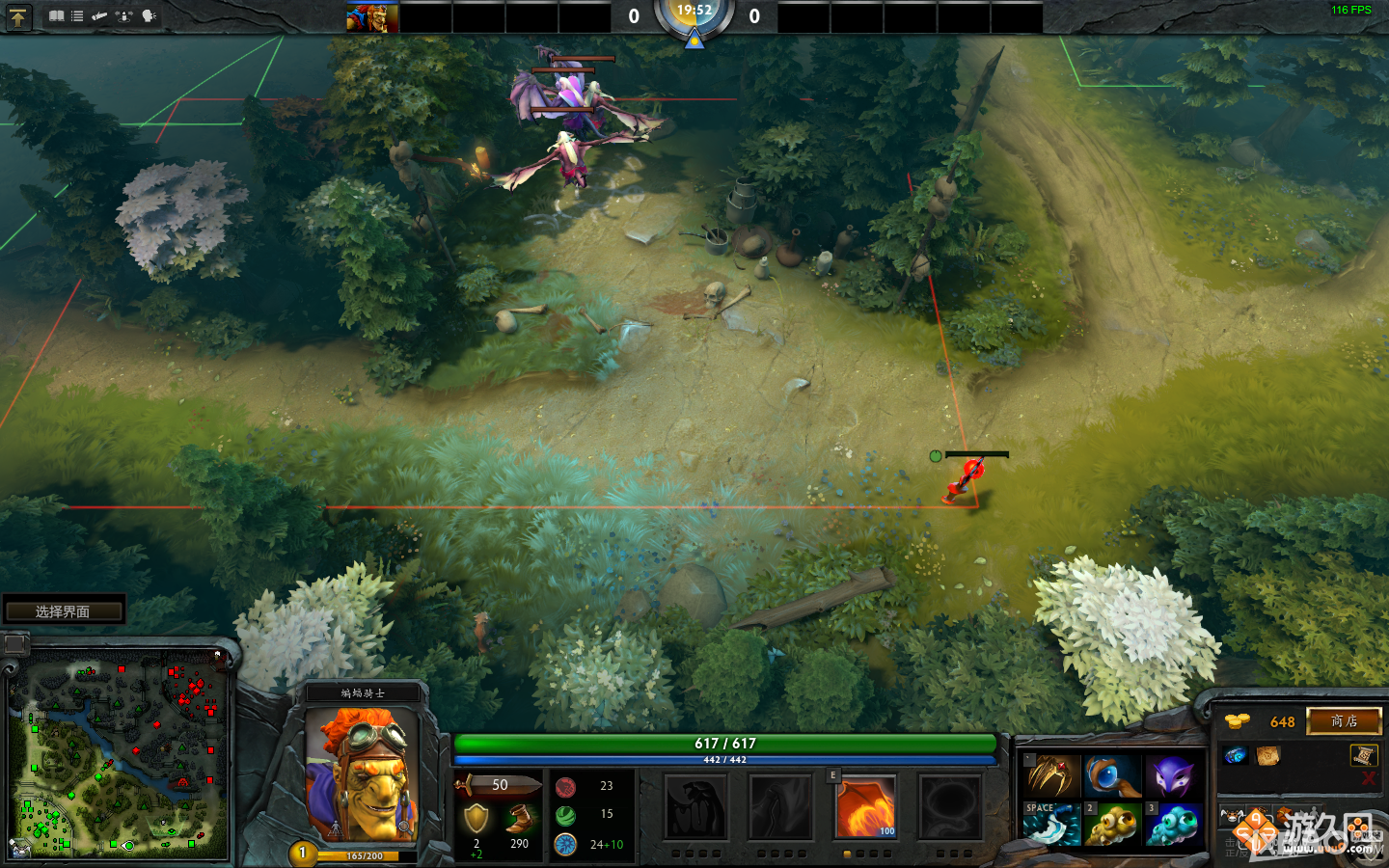Image resolution: width=1389 pixels, height=868 pixels.
Task: Open the voice chat icon in top toolbar
Action: coord(148,15)
